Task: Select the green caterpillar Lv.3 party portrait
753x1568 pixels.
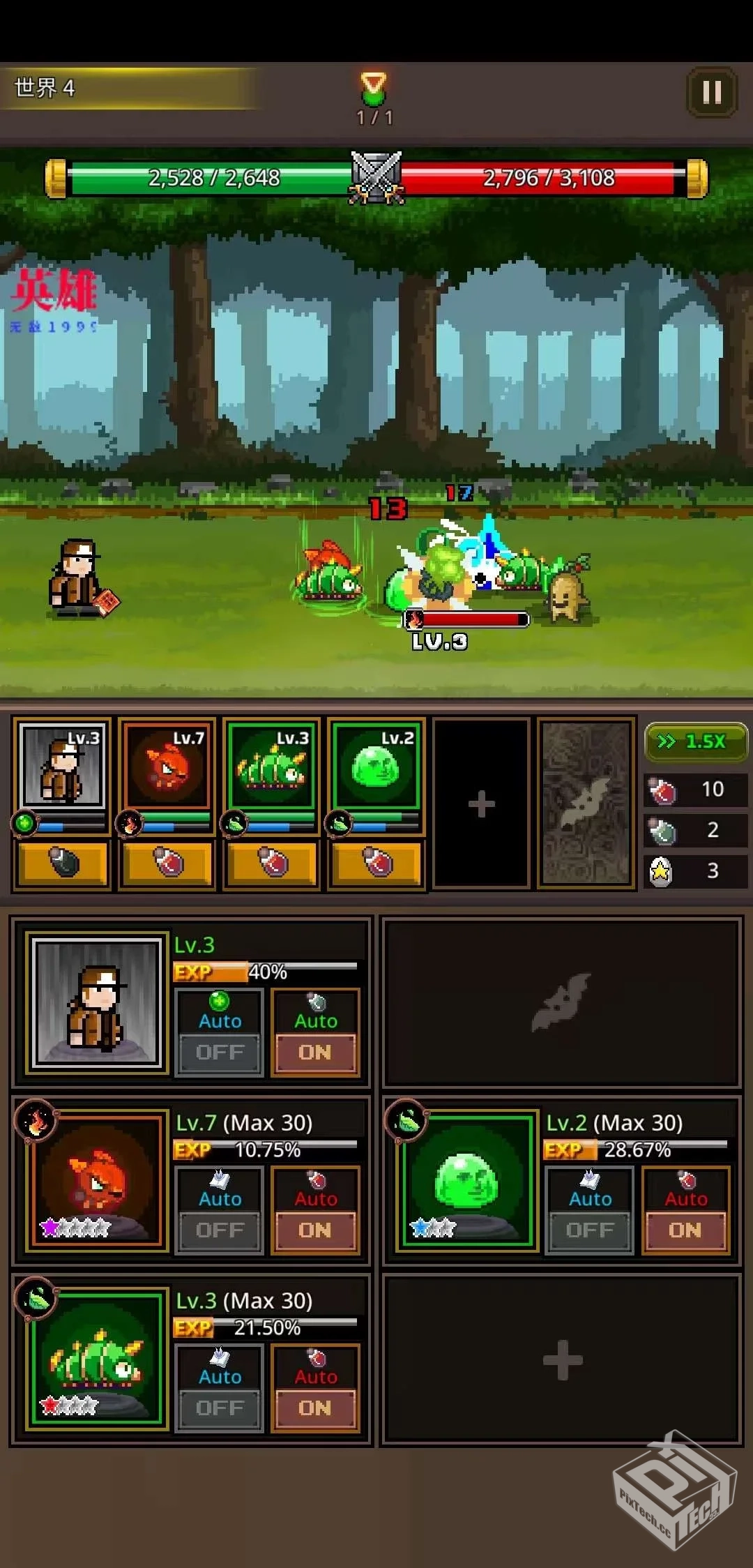Action: (x=272, y=766)
